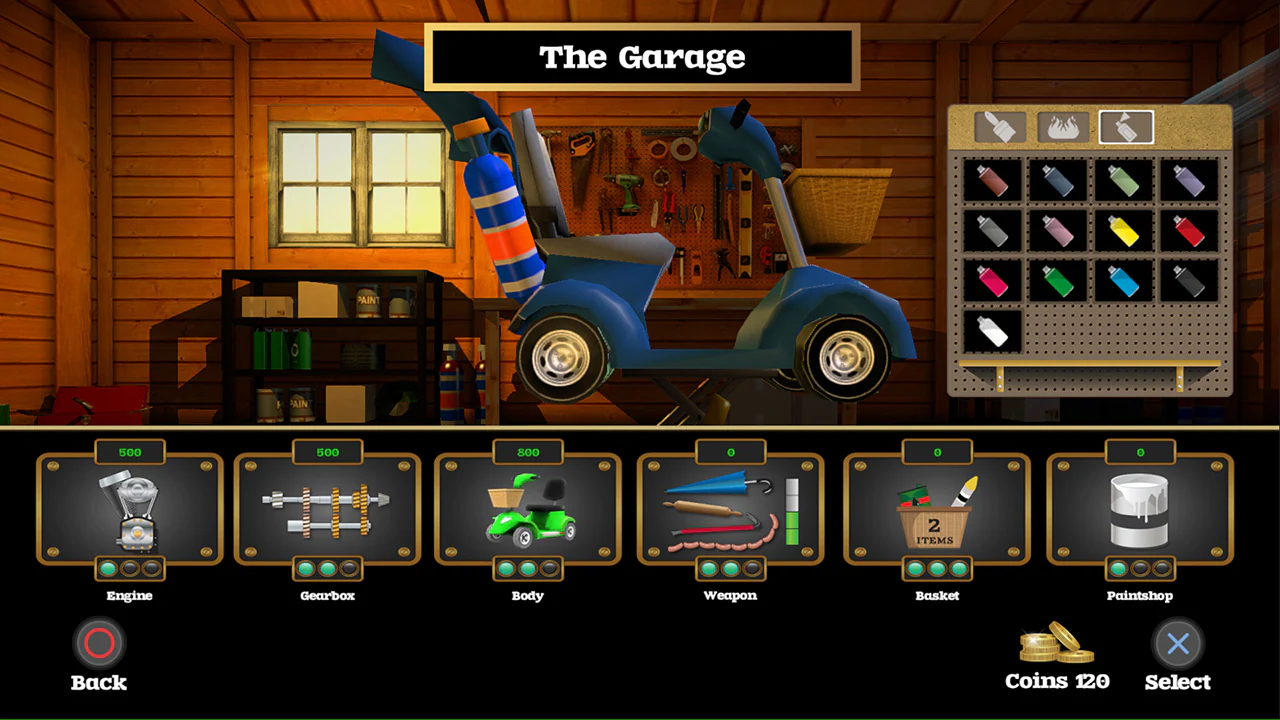Select the yellow spray paint can
The image size is (1280, 720).
(x=1124, y=229)
